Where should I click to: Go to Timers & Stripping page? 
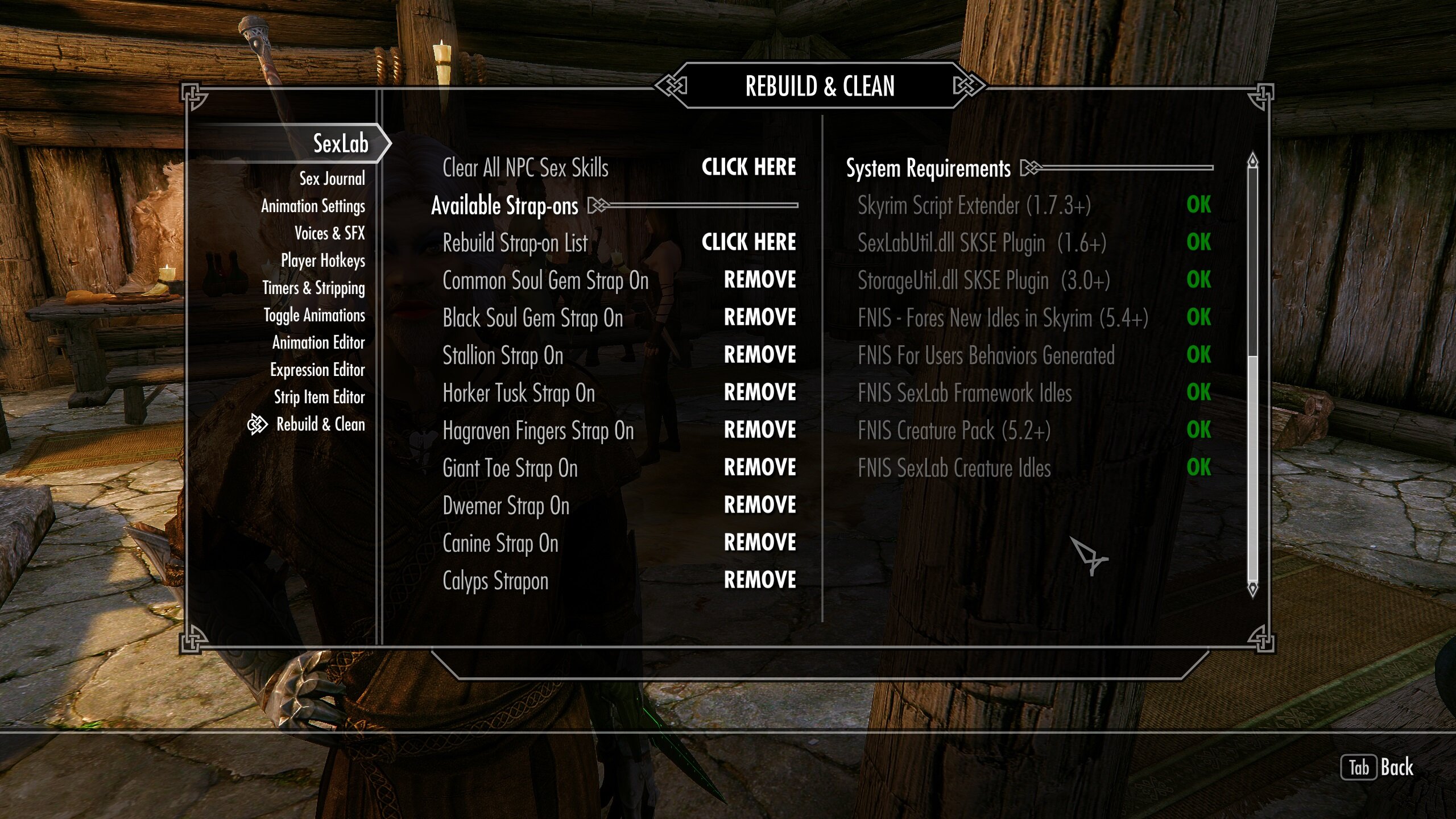(313, 288)
